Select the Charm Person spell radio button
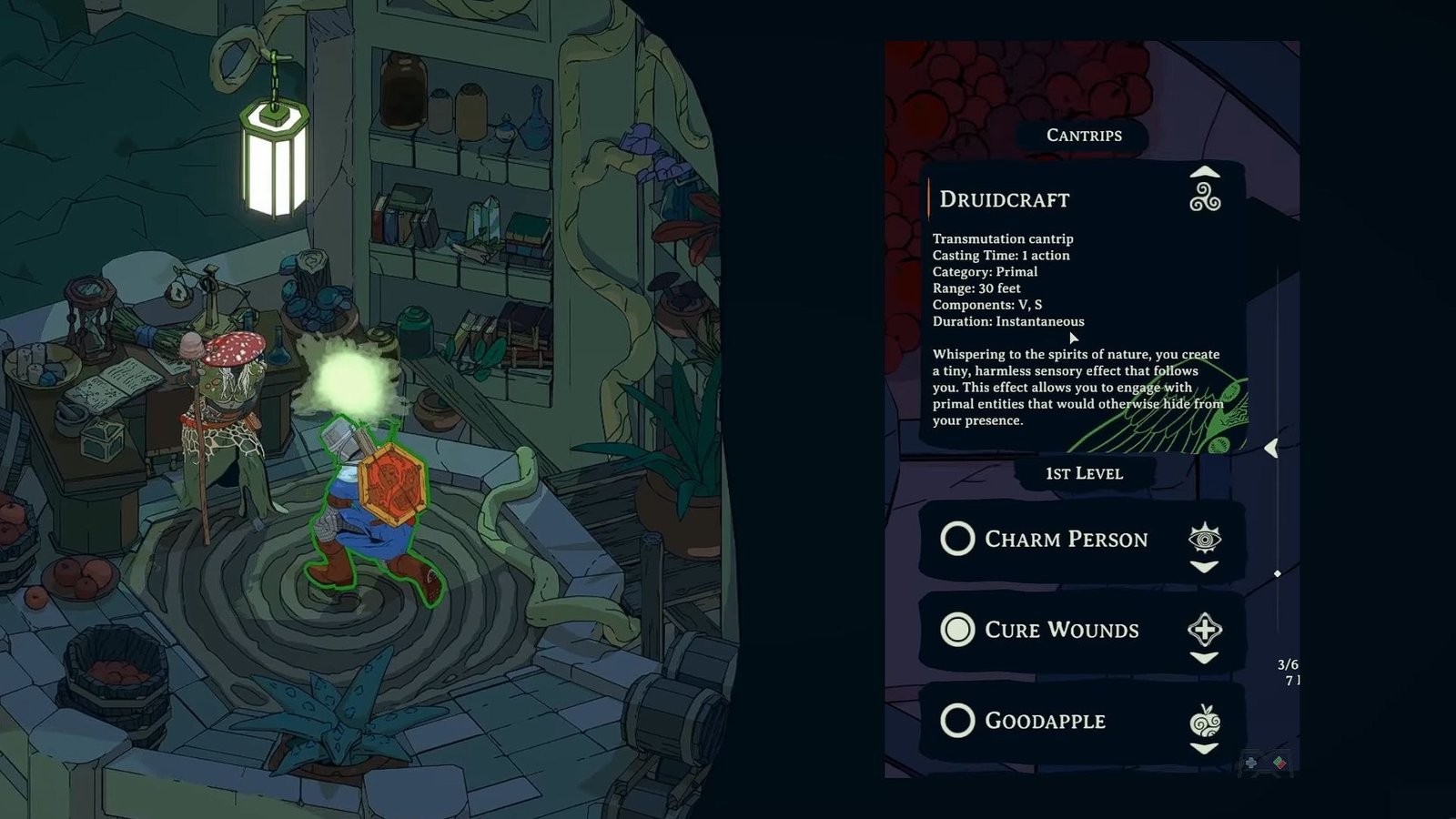The image size is (1456, 819). (x=957, y=539)
